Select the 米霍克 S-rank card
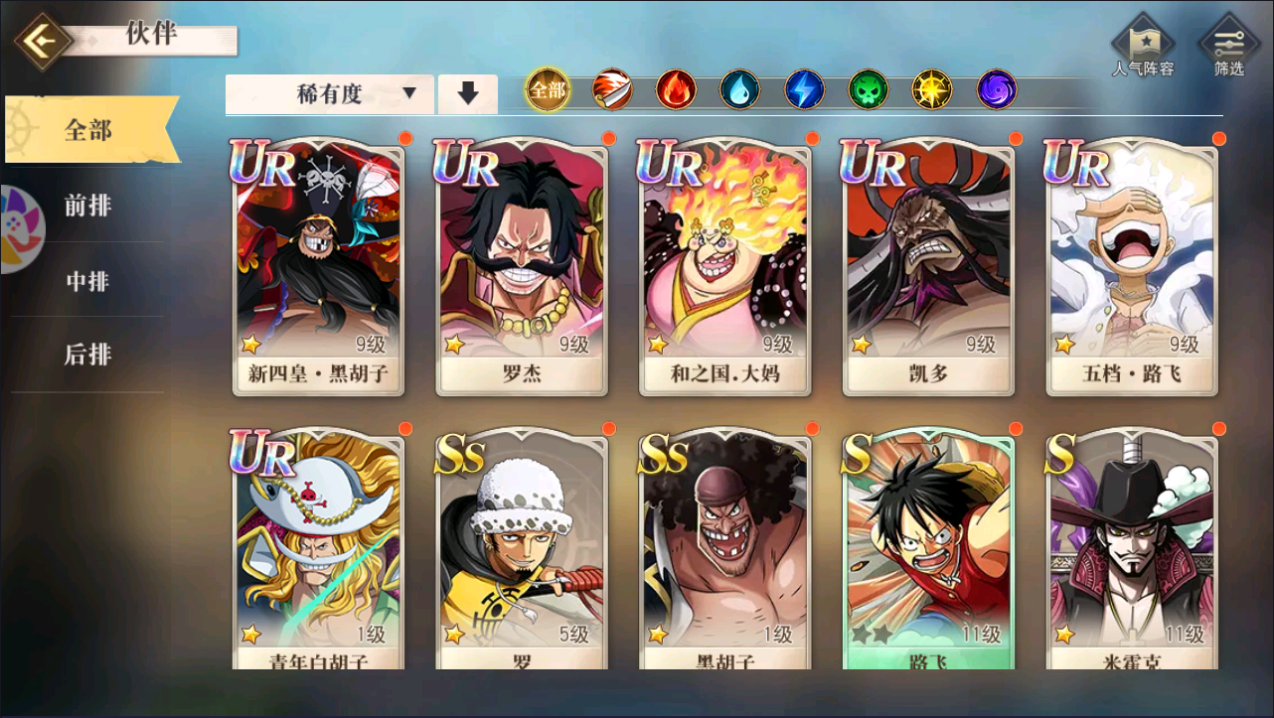This screenshot has width=1274, height=718. click(x=1132, y=550)
